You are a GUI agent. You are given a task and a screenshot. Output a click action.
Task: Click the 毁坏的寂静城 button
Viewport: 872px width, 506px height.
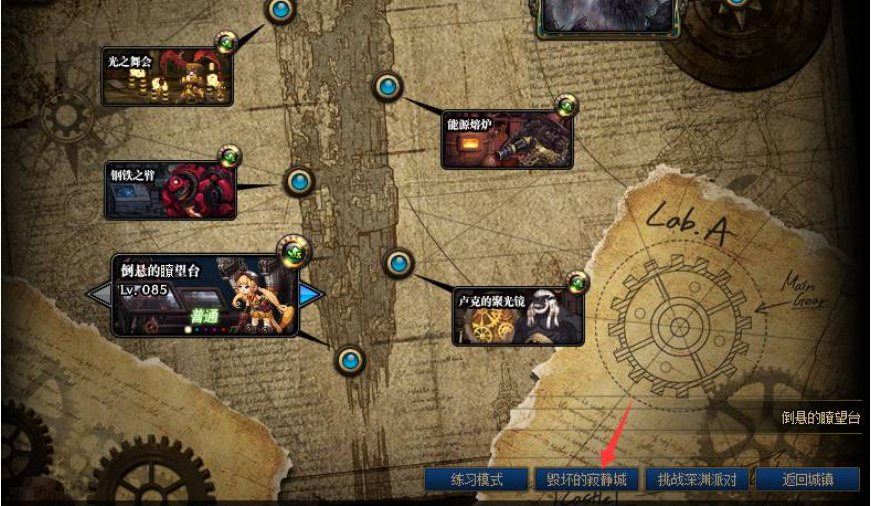pos(585,480)
